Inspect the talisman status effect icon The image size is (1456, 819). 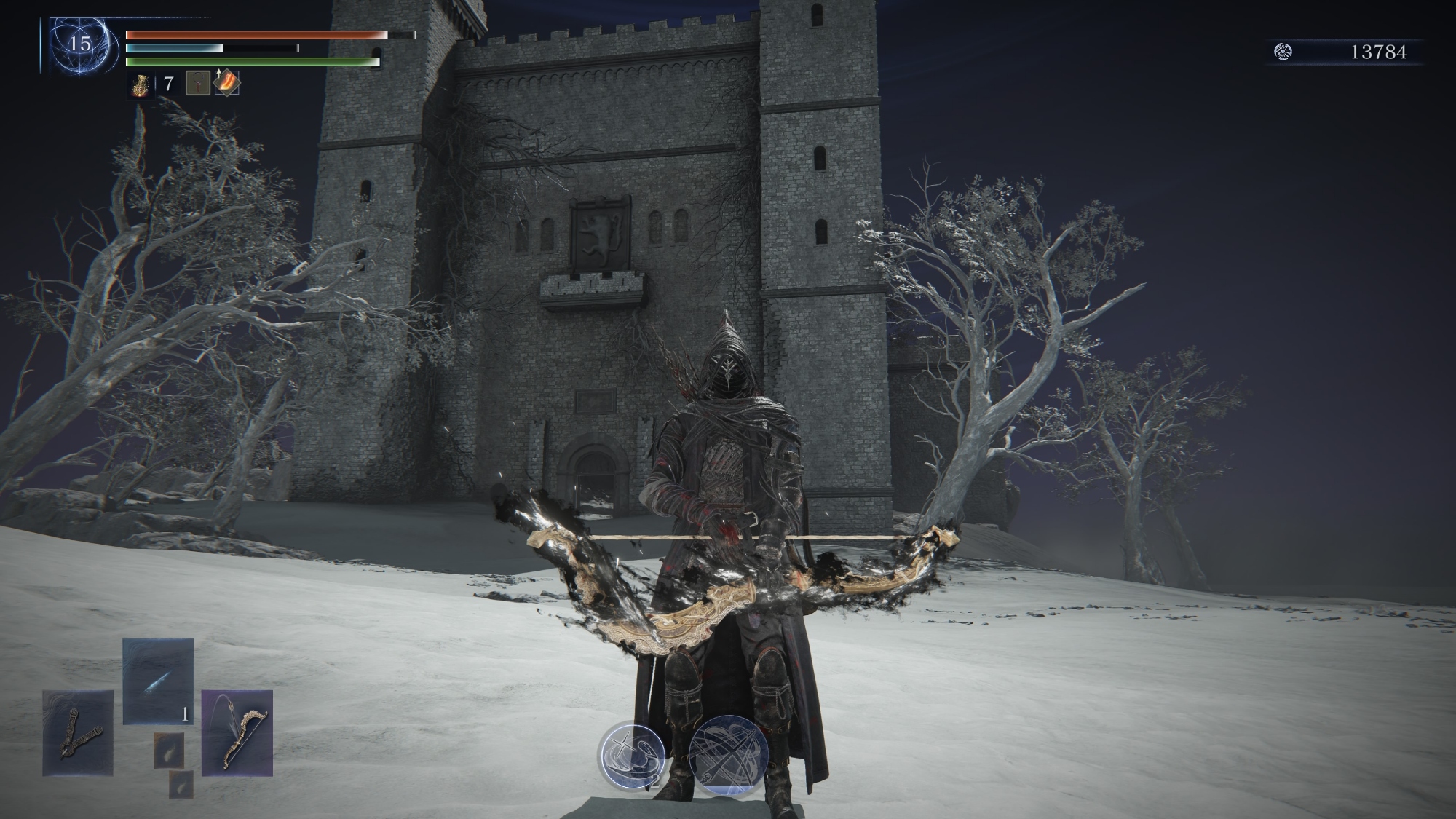[x=197, y=84]
